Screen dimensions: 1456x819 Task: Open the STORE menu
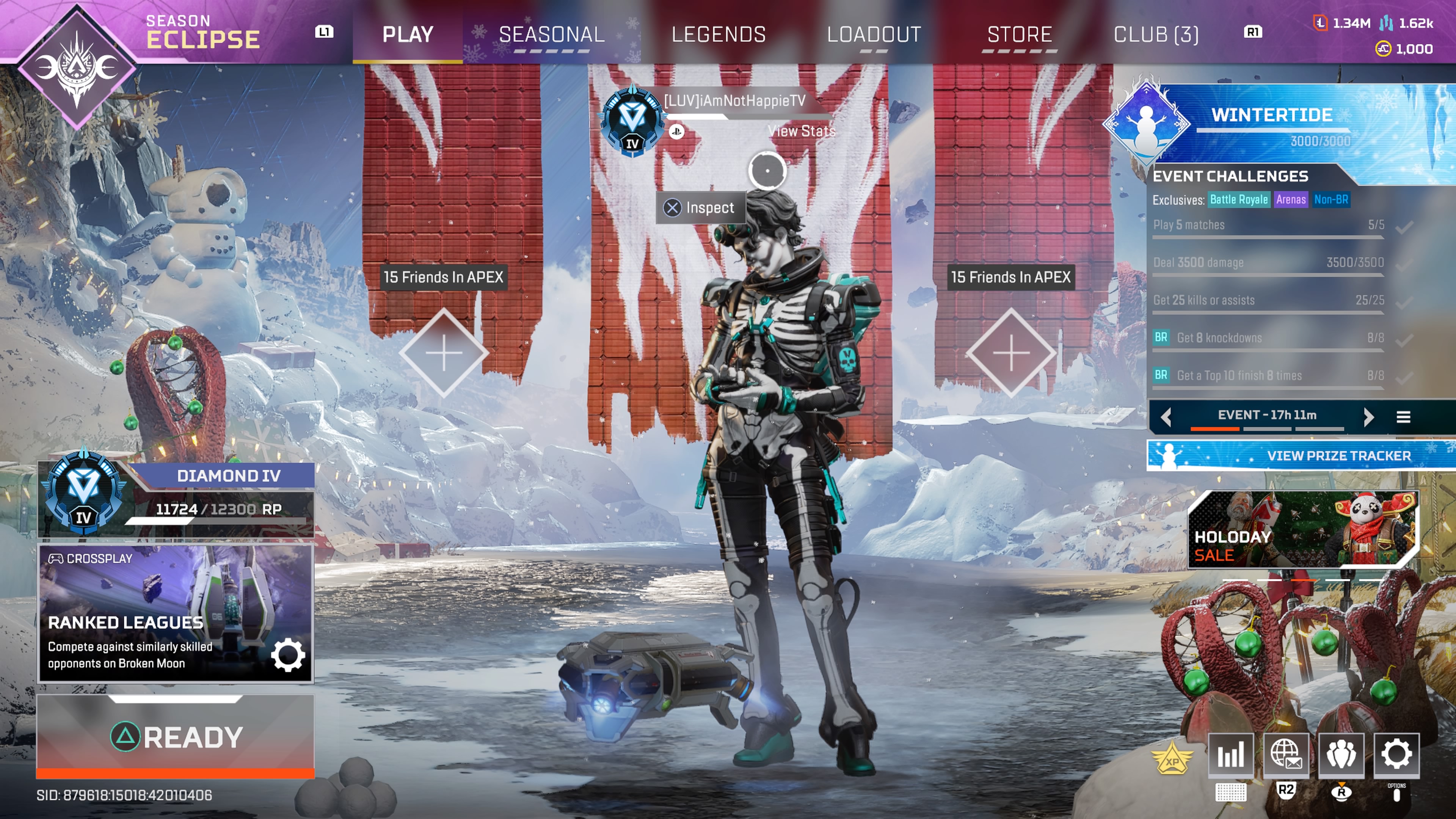[1020, 35]
